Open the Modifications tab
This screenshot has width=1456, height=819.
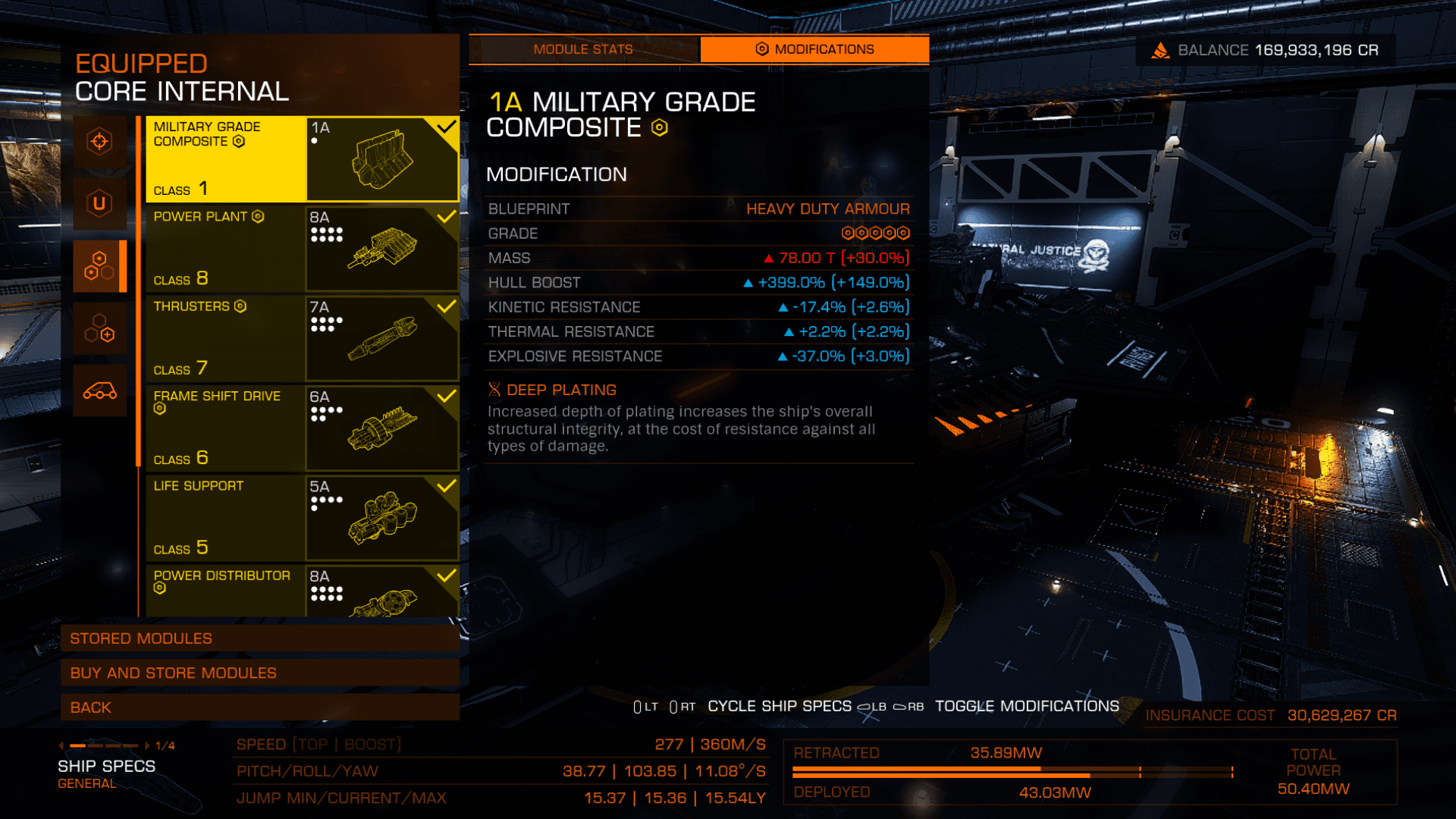click(x=814, y=49)
